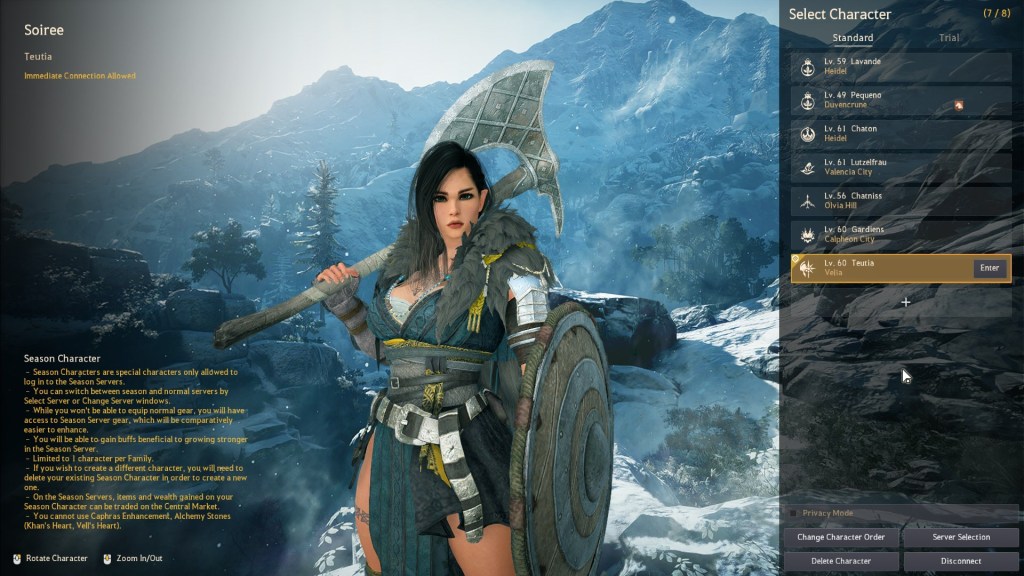Go to Server Selection

(960, 537)
